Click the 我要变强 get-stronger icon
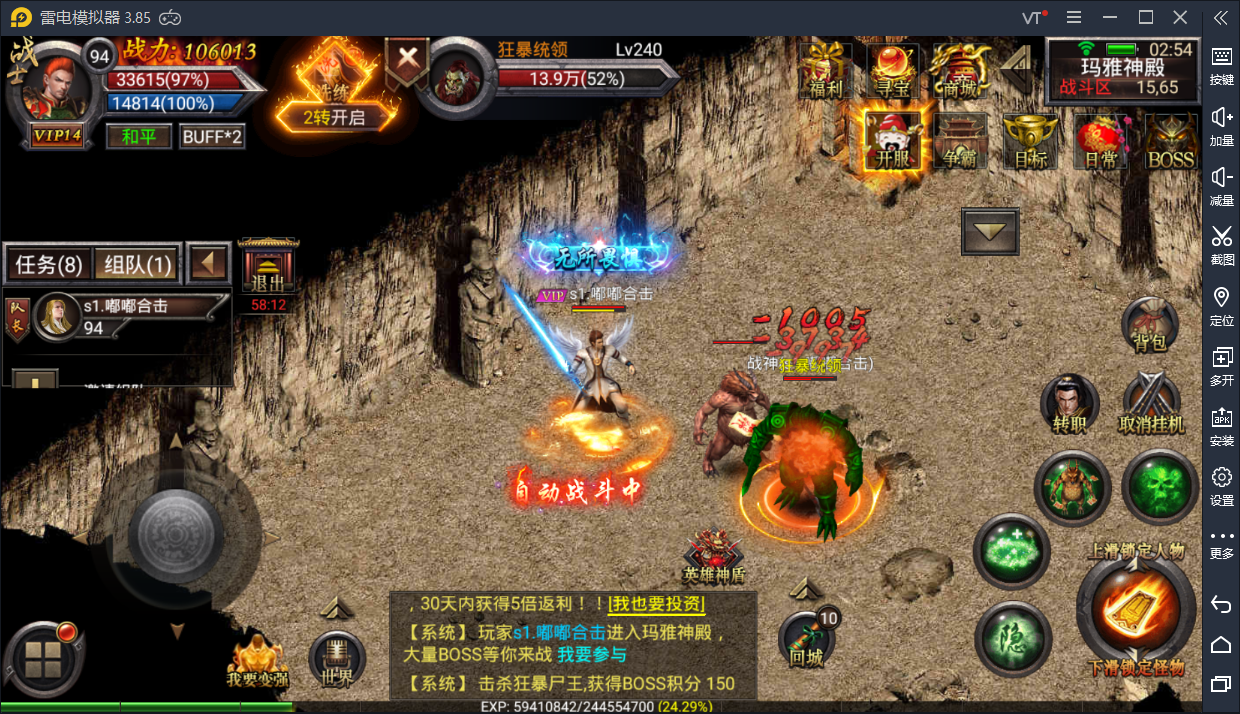The width and height of the screenshot is (1240, 714). [257, 660]
